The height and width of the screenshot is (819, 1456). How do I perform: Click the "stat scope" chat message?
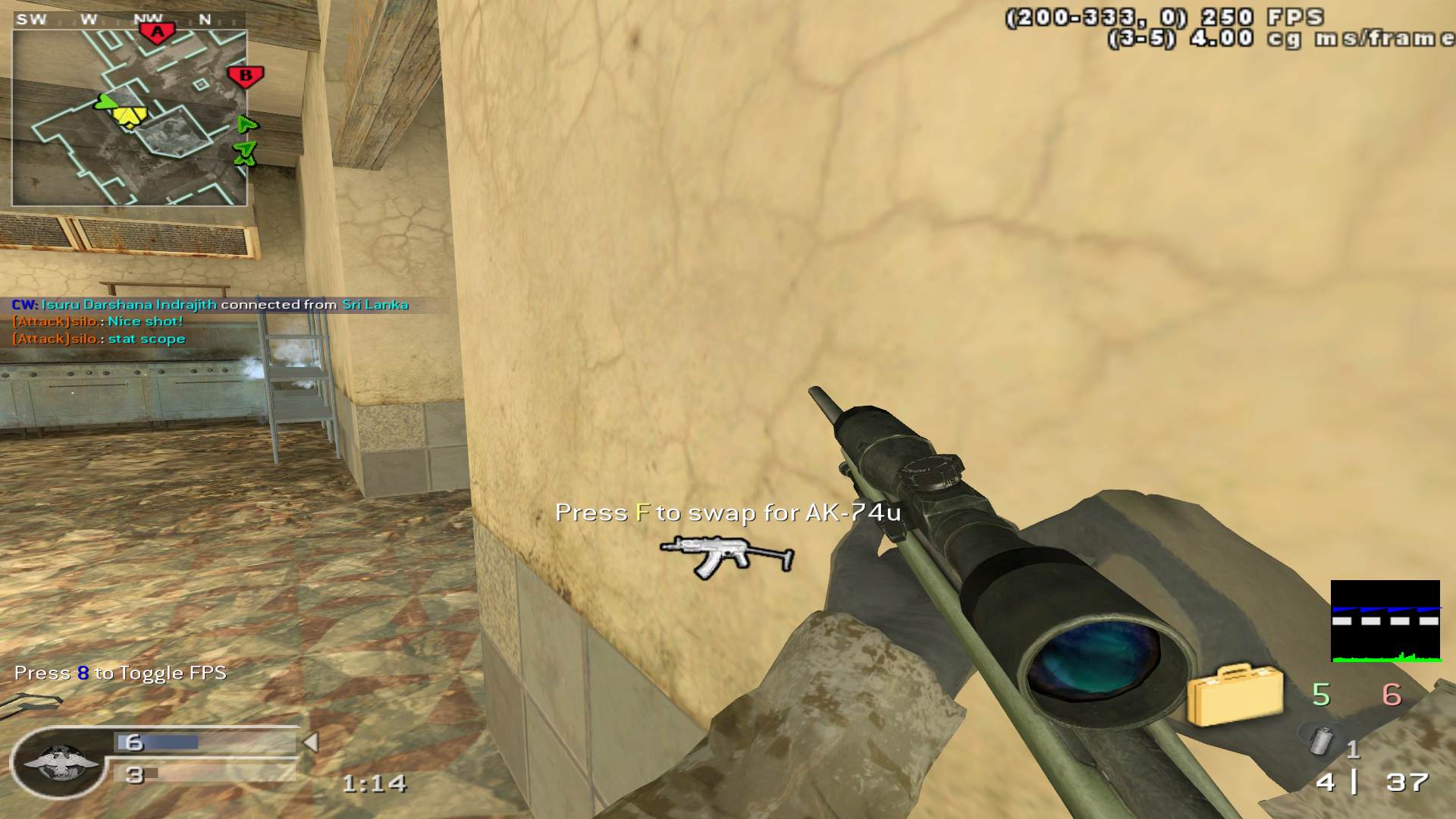pyautogui.click(x=146, y=339)
